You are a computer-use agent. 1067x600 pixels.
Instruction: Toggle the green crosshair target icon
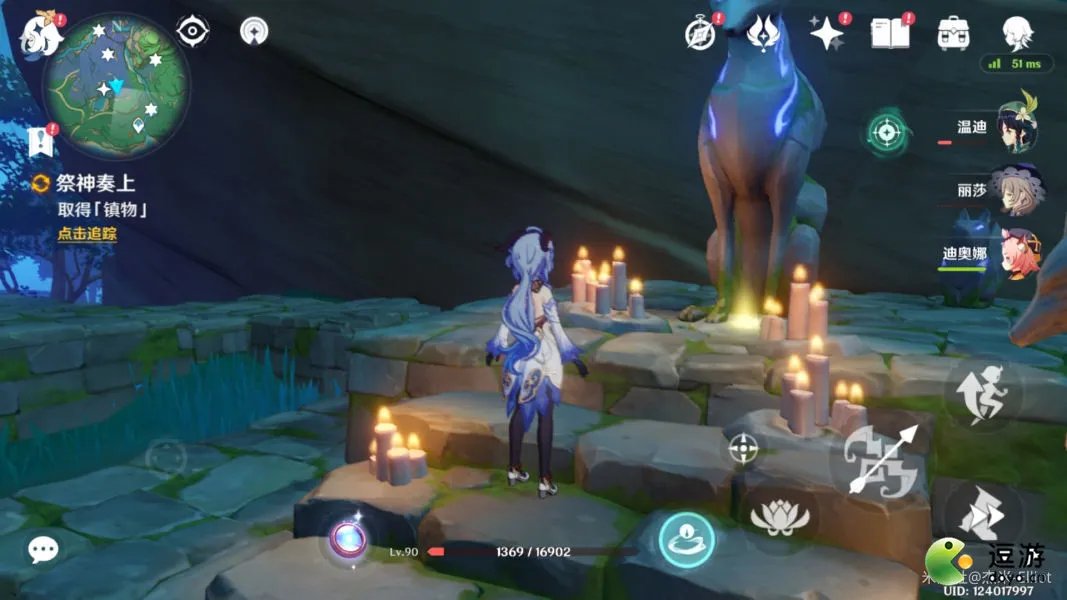click(886, 132)
